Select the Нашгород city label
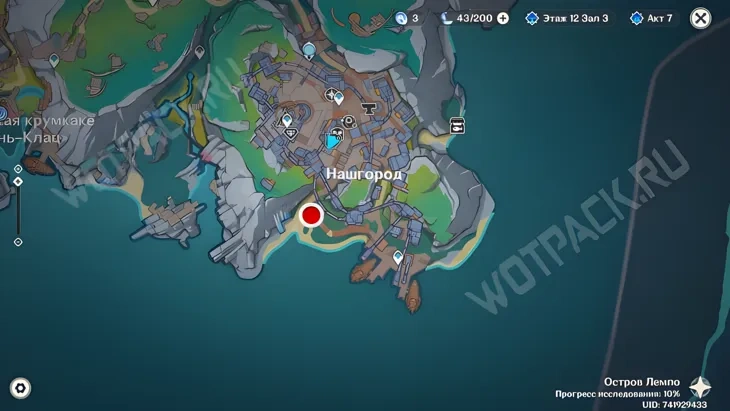730x411 pixels. click(x=364, y=174)
